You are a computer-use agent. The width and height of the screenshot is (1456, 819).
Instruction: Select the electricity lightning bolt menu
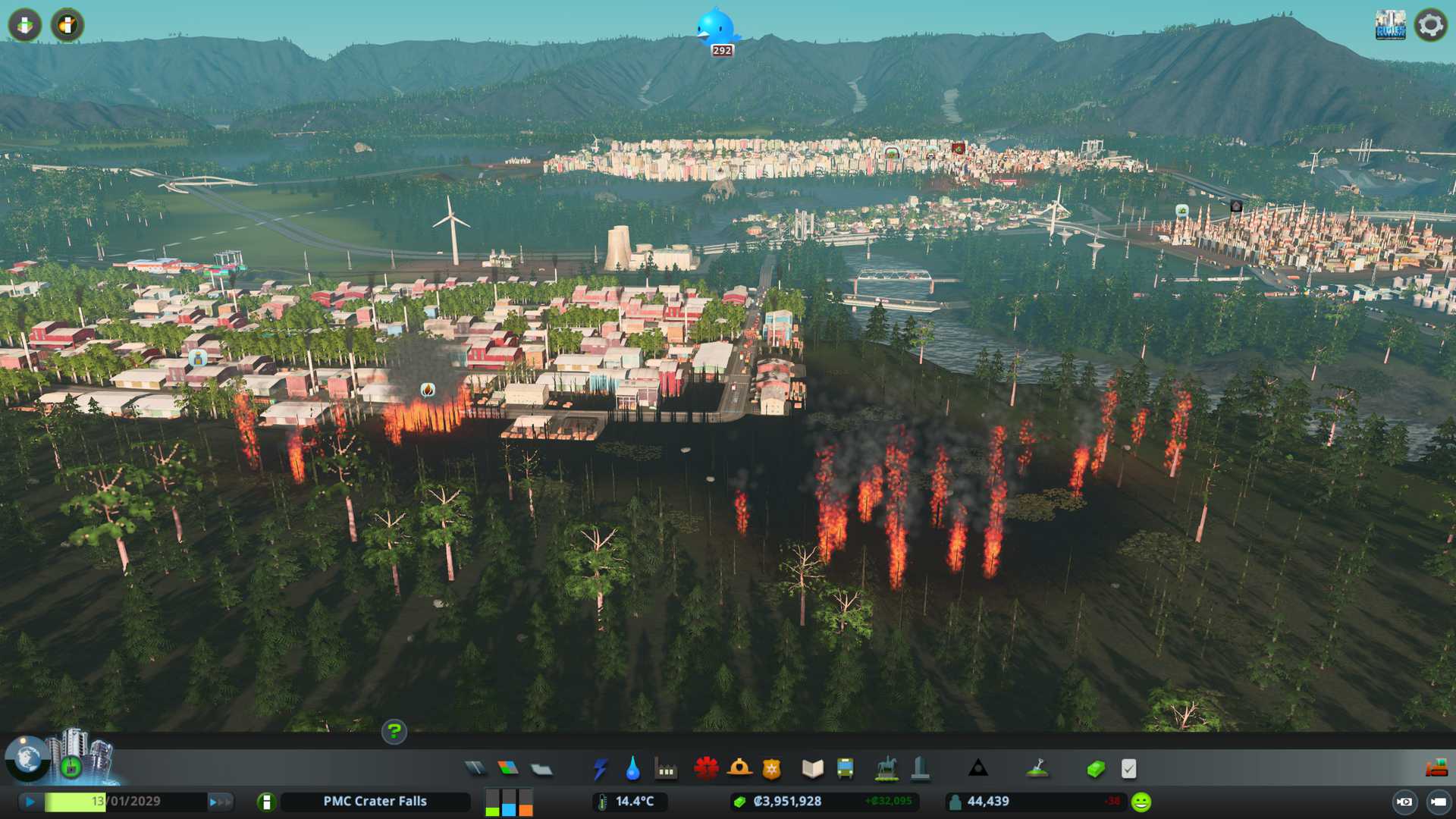(600, 769)
